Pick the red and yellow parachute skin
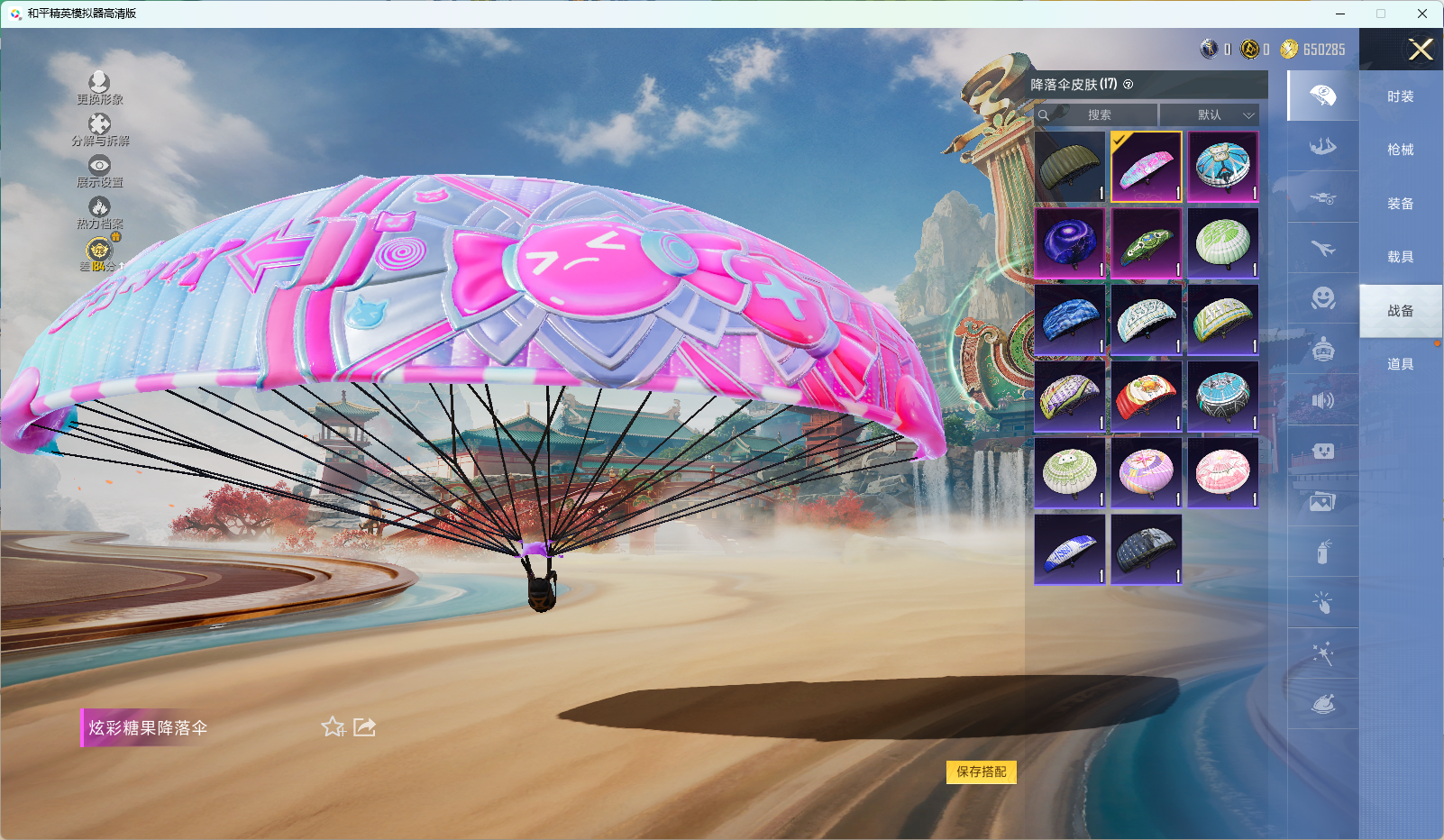 point(1146,397)
